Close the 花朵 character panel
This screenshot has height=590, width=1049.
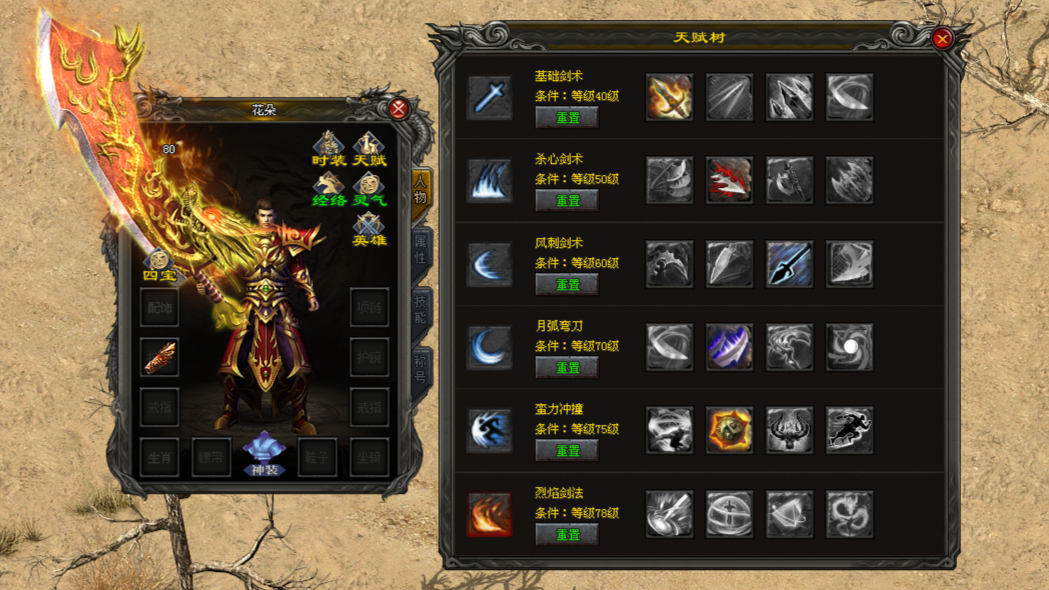coord(399,109)
